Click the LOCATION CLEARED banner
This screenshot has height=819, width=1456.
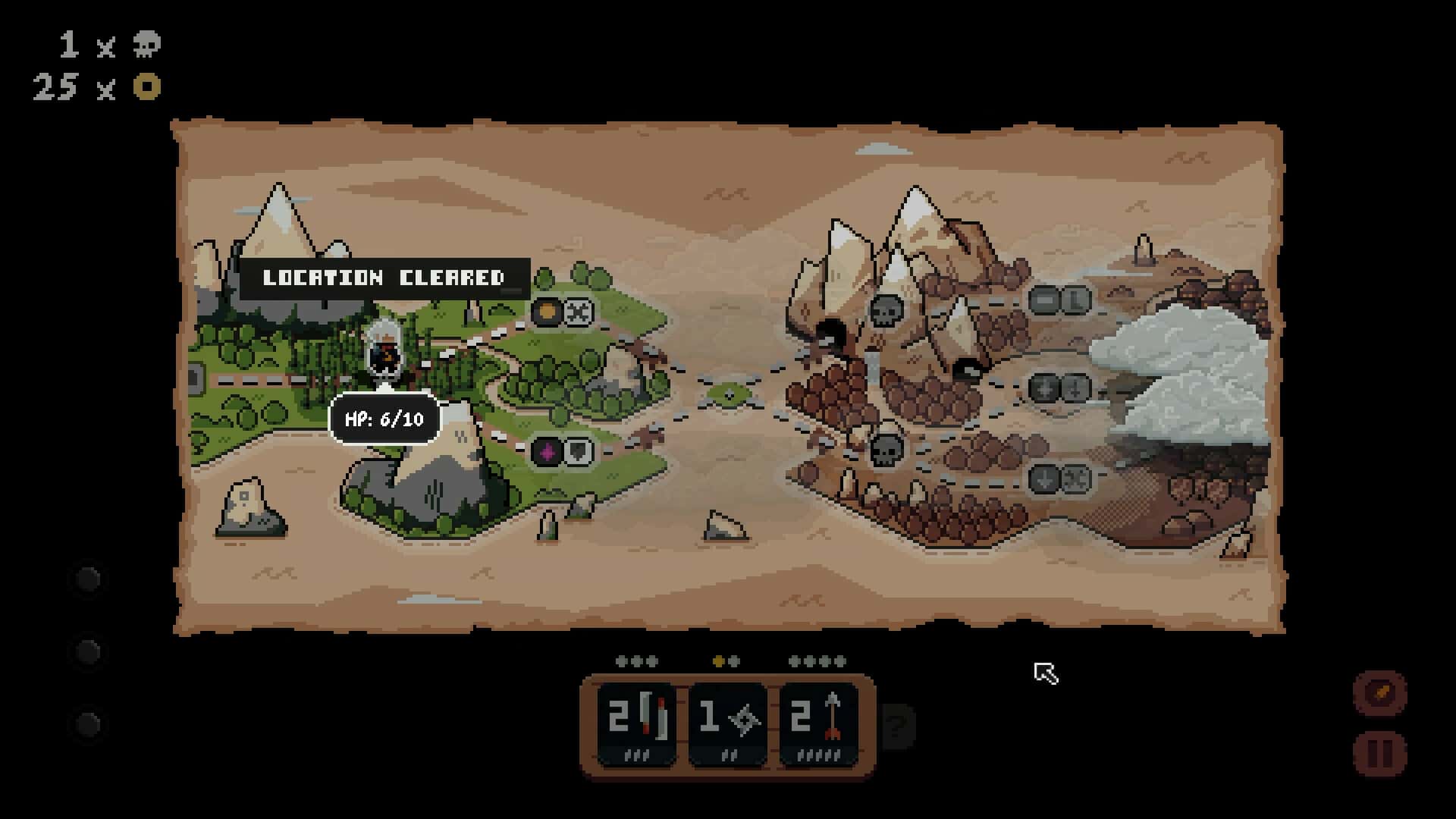pyautogui.click(x=383, y=278)
